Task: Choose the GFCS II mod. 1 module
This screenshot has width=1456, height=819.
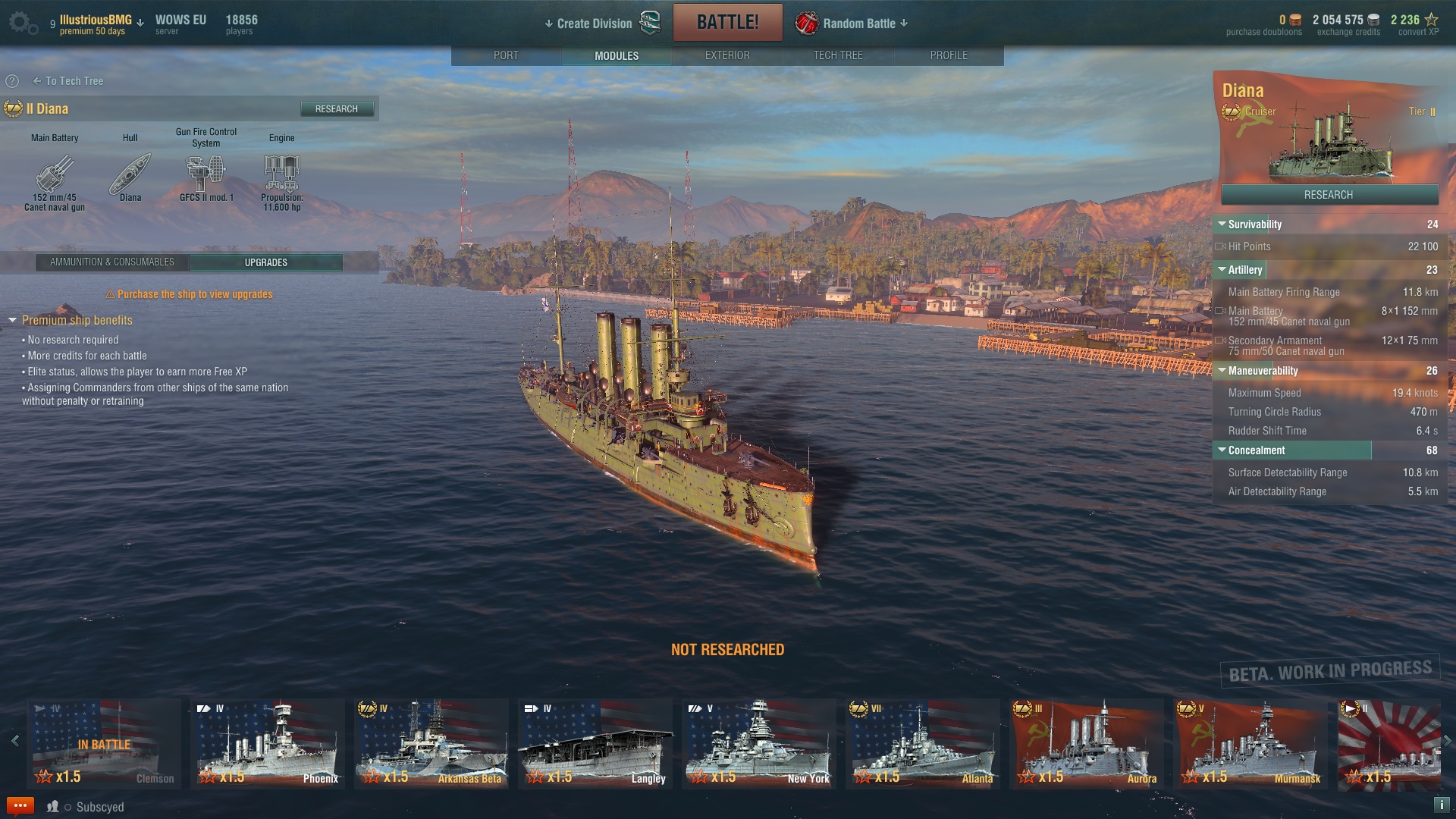Action: coord(206,178)
